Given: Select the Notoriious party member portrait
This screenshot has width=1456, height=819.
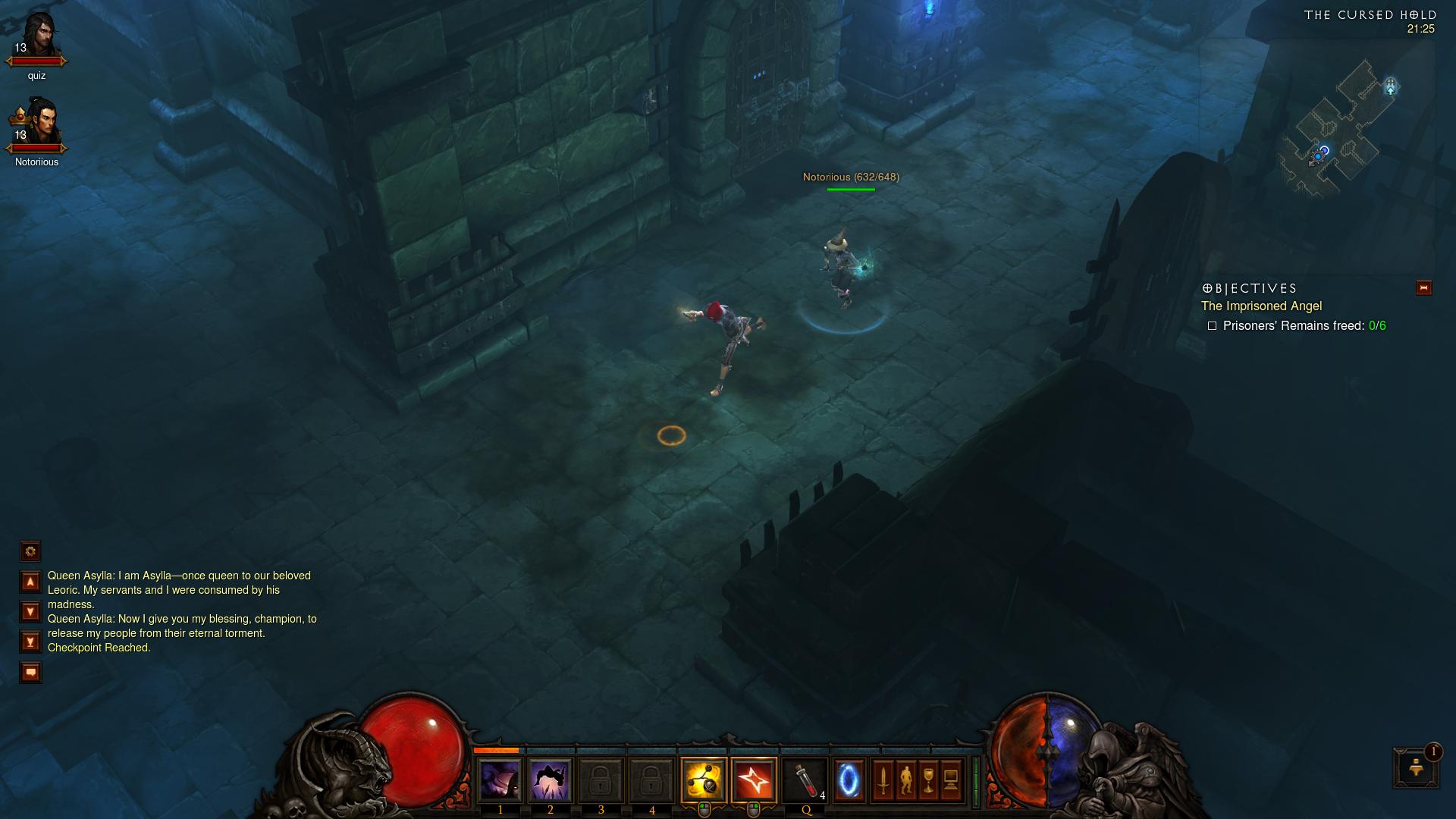Looking at the screenshot, I should [x=38, y=124].
